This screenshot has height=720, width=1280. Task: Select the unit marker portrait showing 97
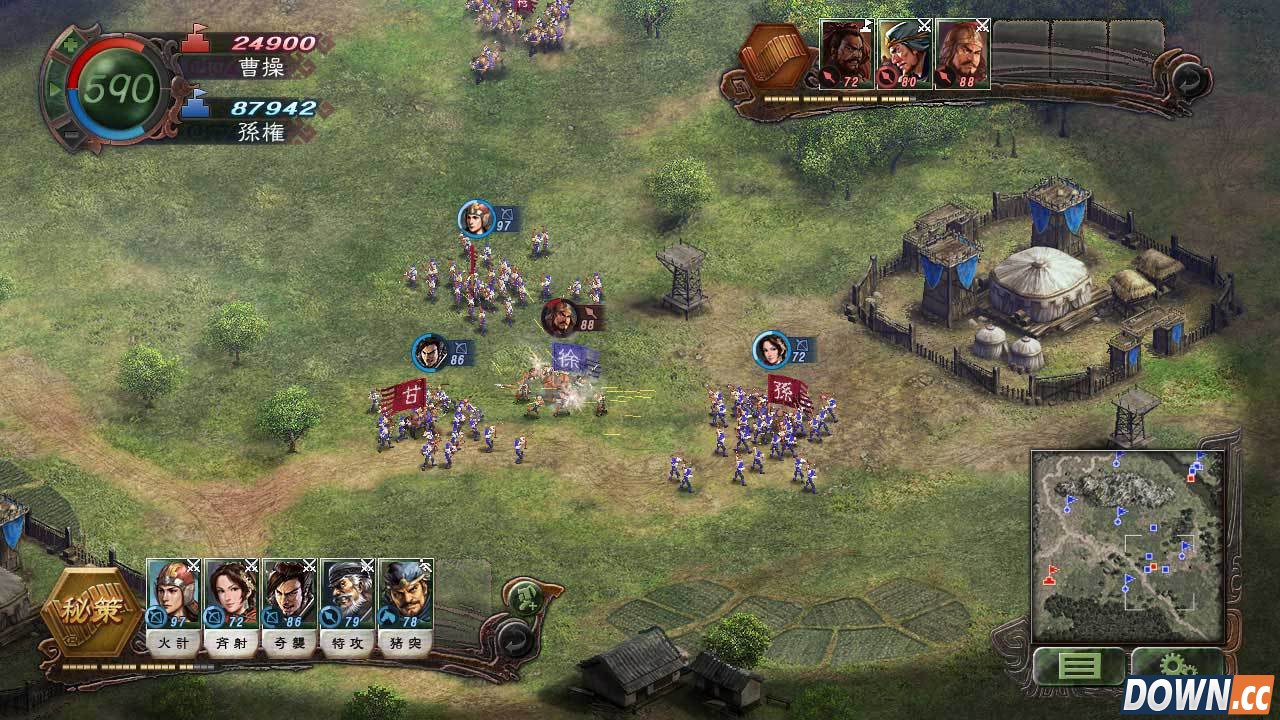tap(477, 218)
